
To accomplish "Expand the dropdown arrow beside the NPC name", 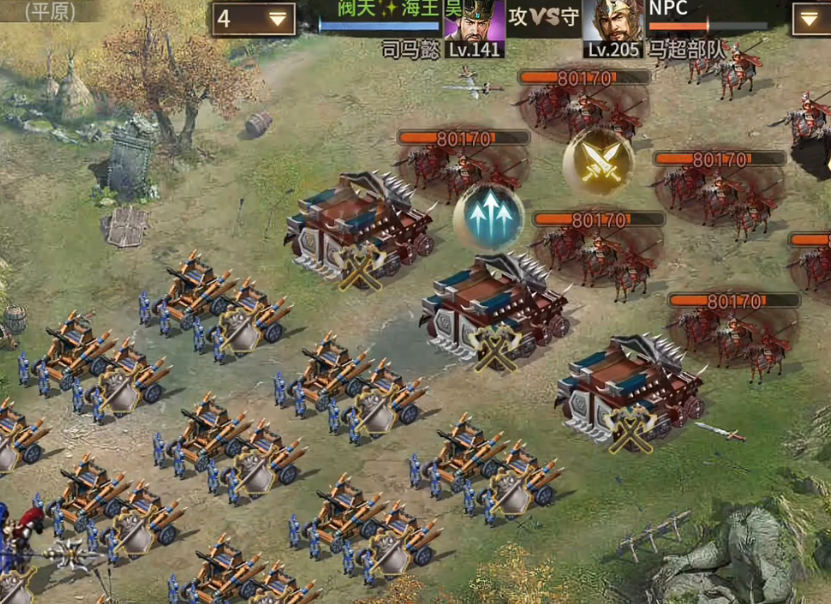I will [x=810, y=18].
